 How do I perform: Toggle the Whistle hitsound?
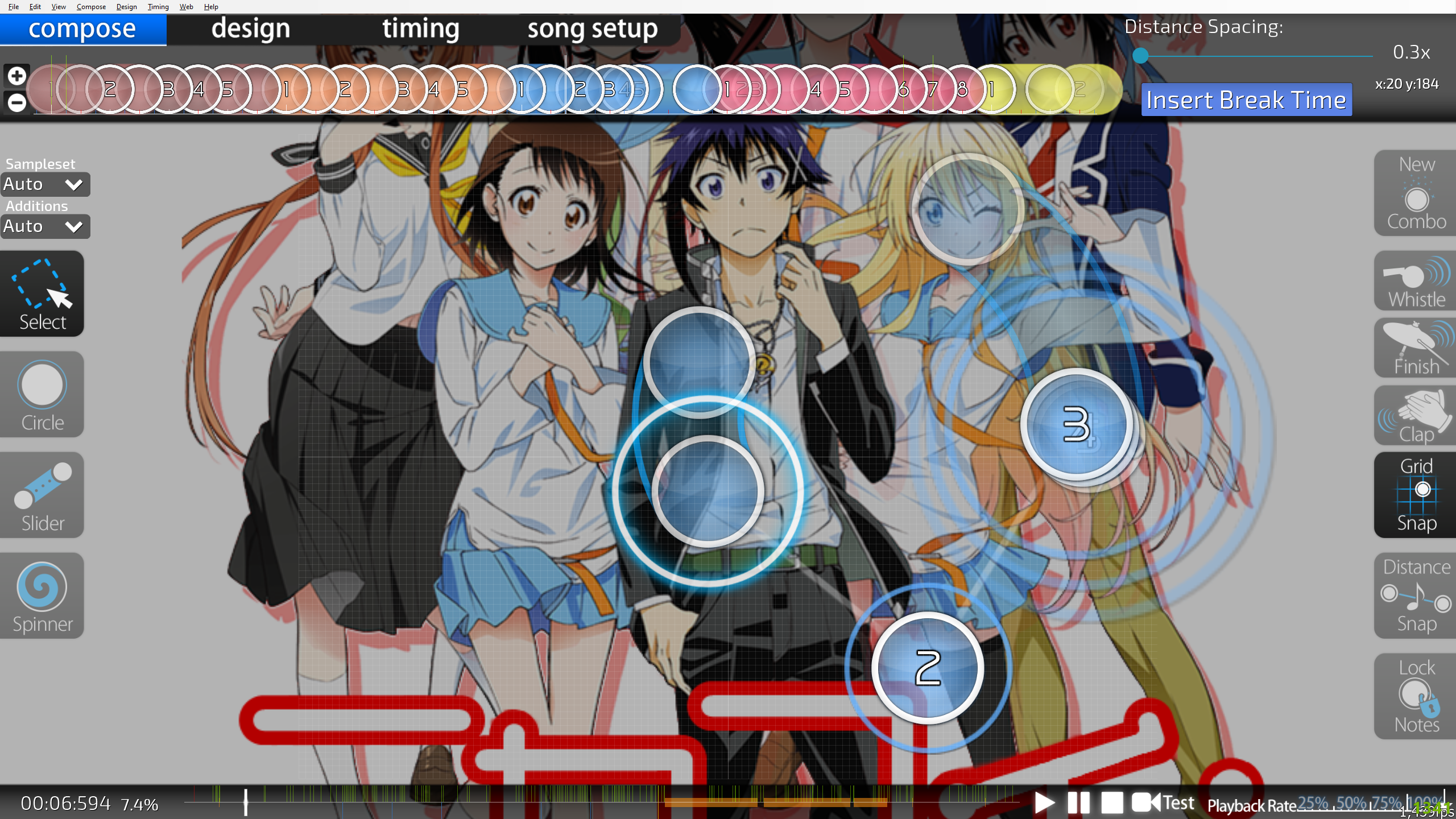pos(1416,282)
